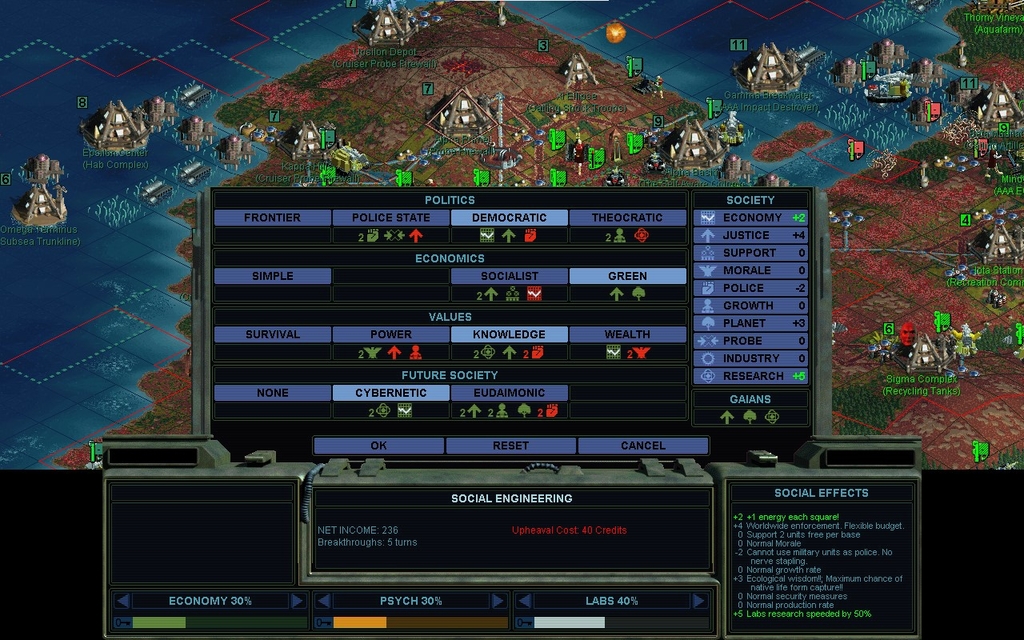Select Police State politics
Image resolution: width=1024 pixels, height=640 pixels.
(391, 217)
